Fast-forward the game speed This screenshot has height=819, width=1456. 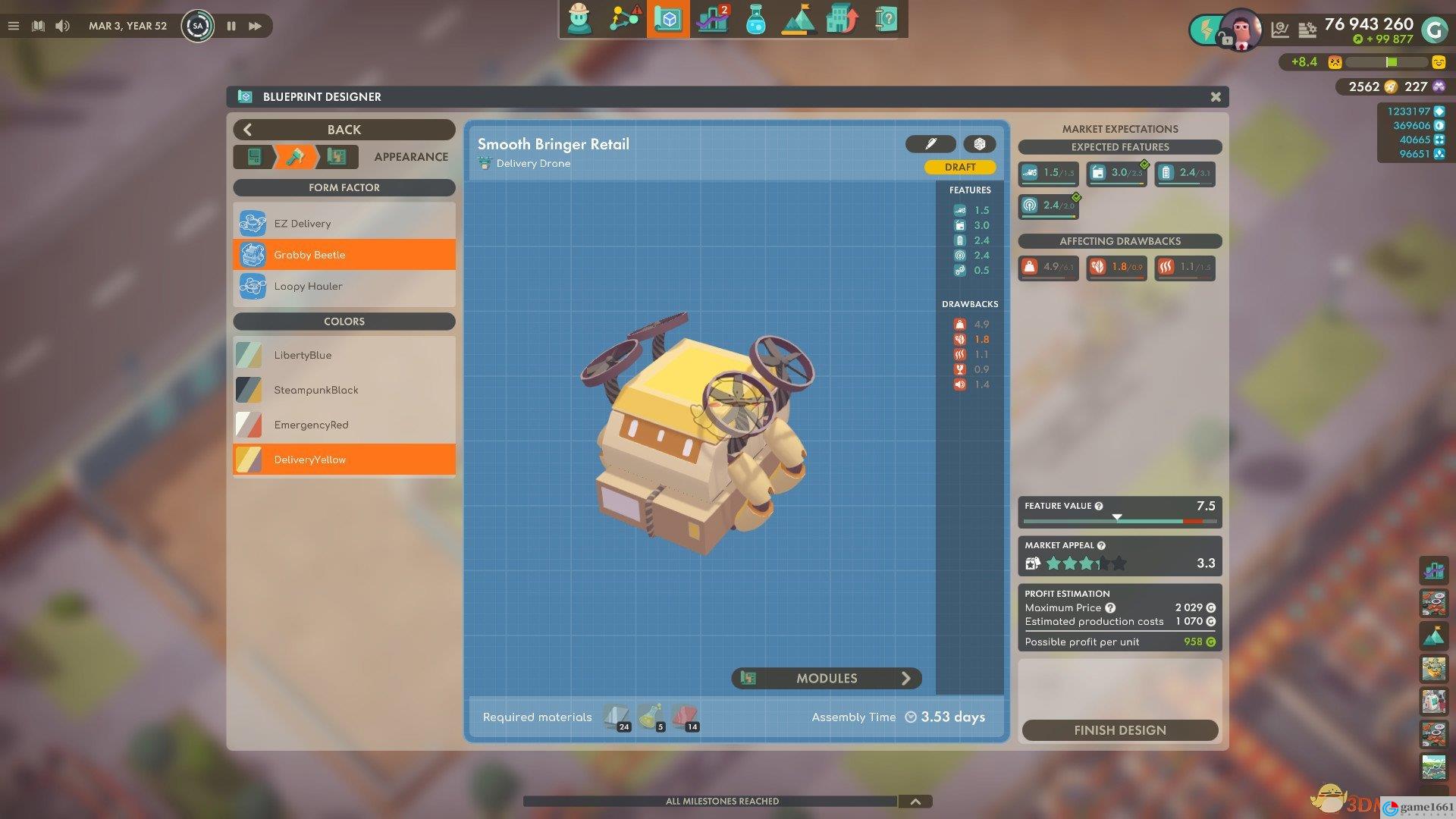256,26
